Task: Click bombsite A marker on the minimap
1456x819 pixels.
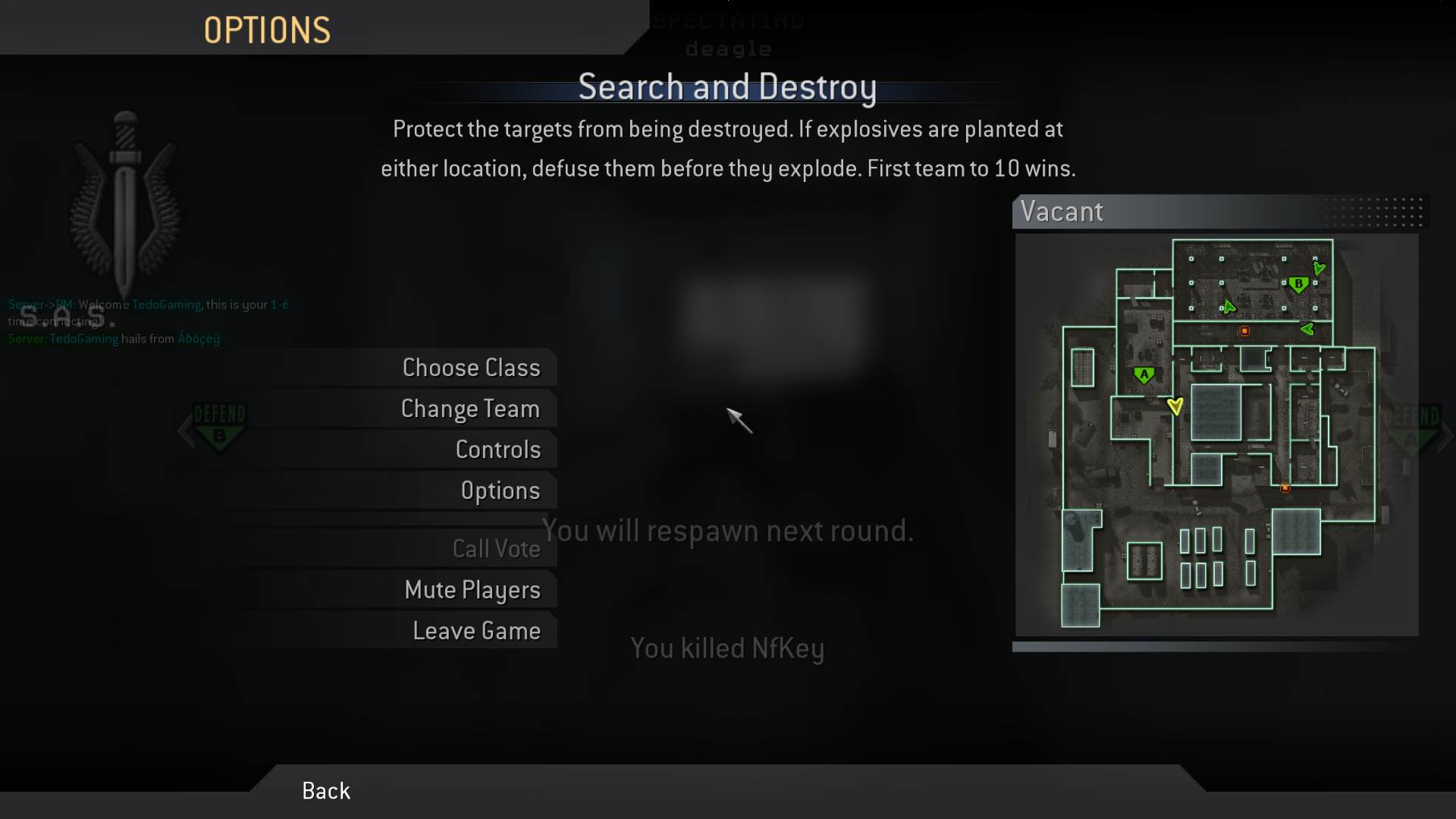Action: coord(1144,374)
